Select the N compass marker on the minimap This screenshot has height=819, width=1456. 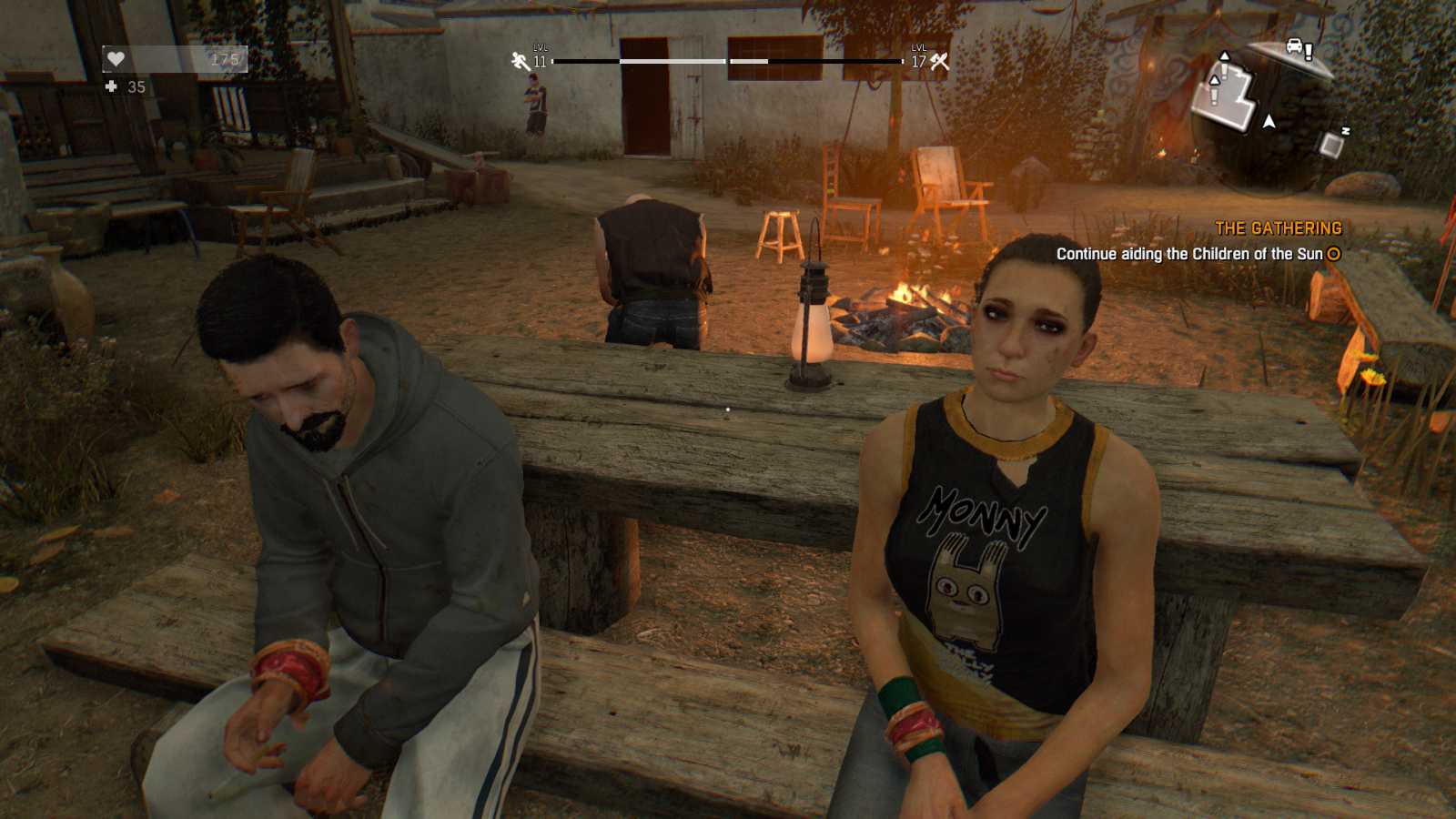point(1346,129)
